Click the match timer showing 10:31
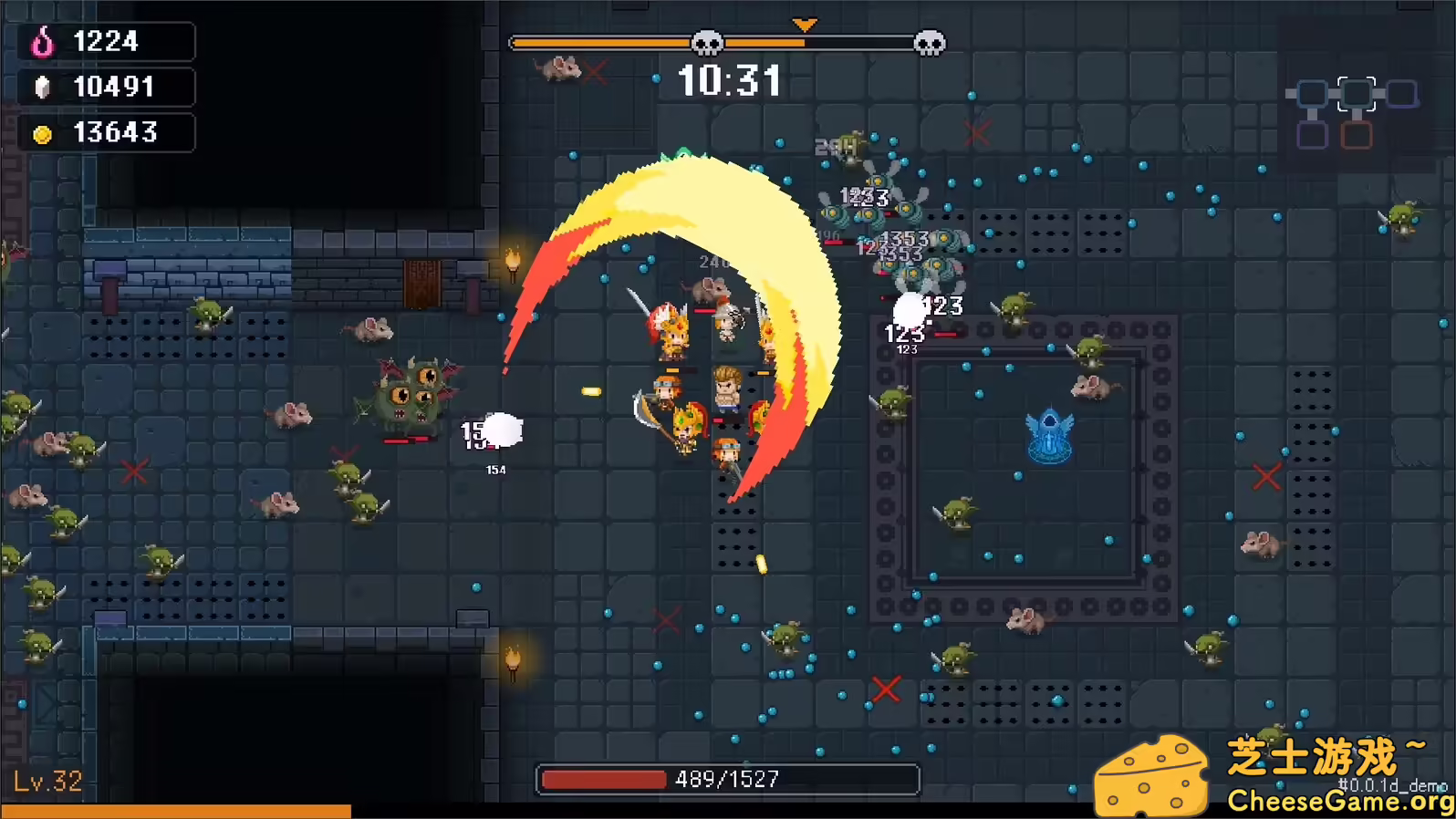This screenshot has width=1456, height=819. tap(730, 80)
